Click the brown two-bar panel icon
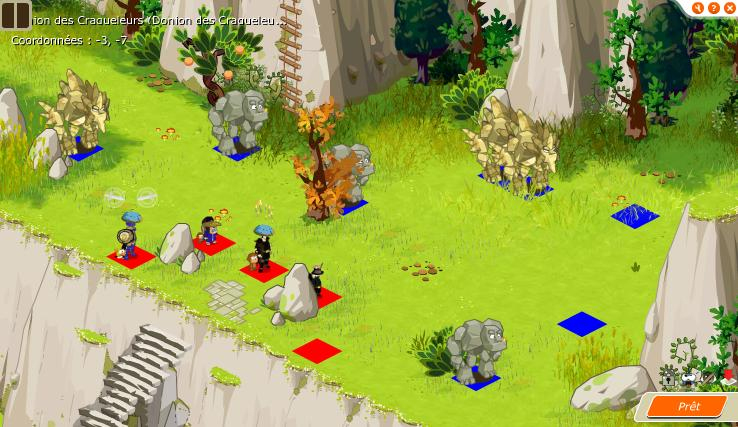738x427 pixels. pyautogui.click(x=15, y=14)
